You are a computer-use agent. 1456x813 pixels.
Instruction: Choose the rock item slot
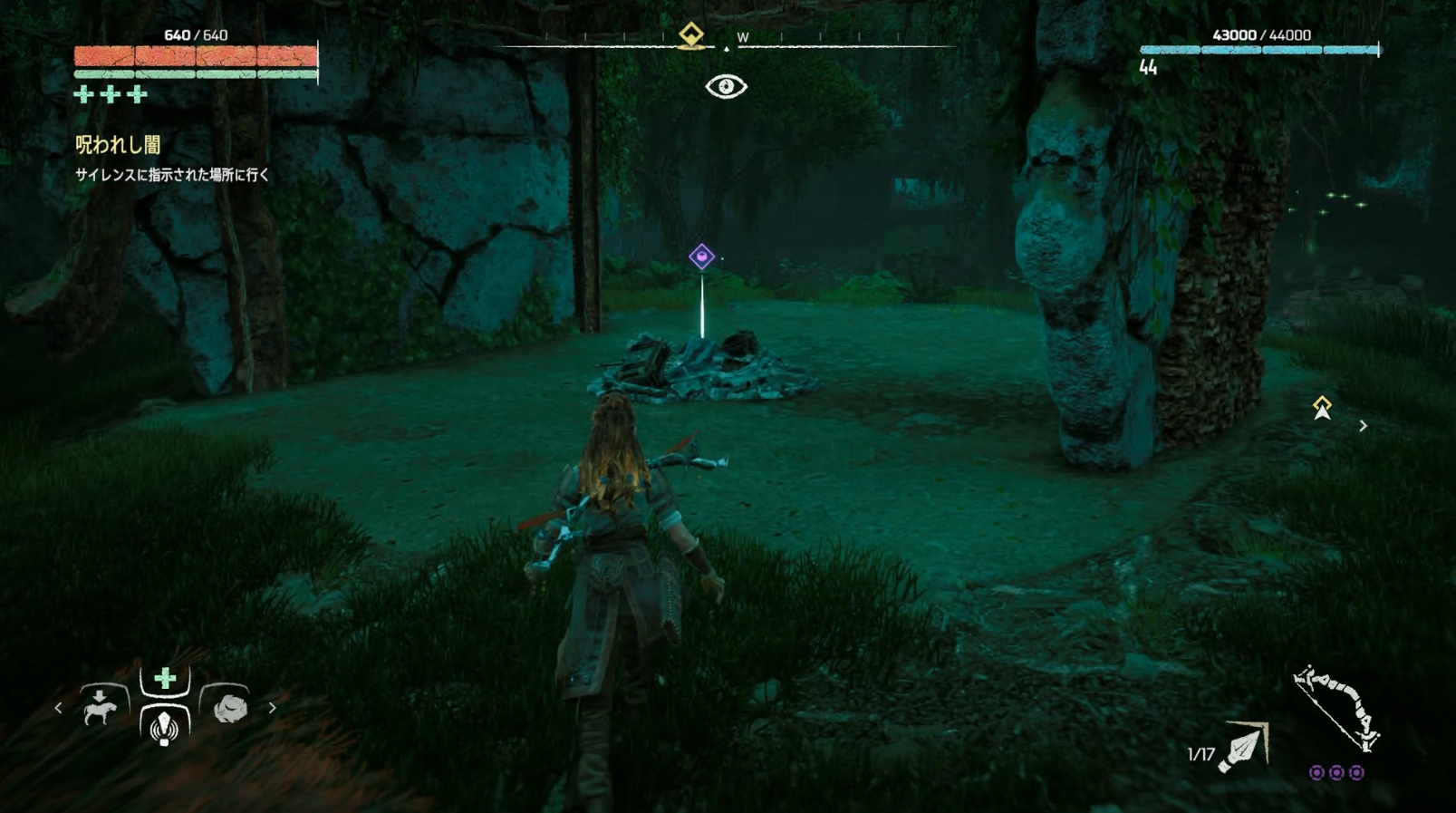229,707
